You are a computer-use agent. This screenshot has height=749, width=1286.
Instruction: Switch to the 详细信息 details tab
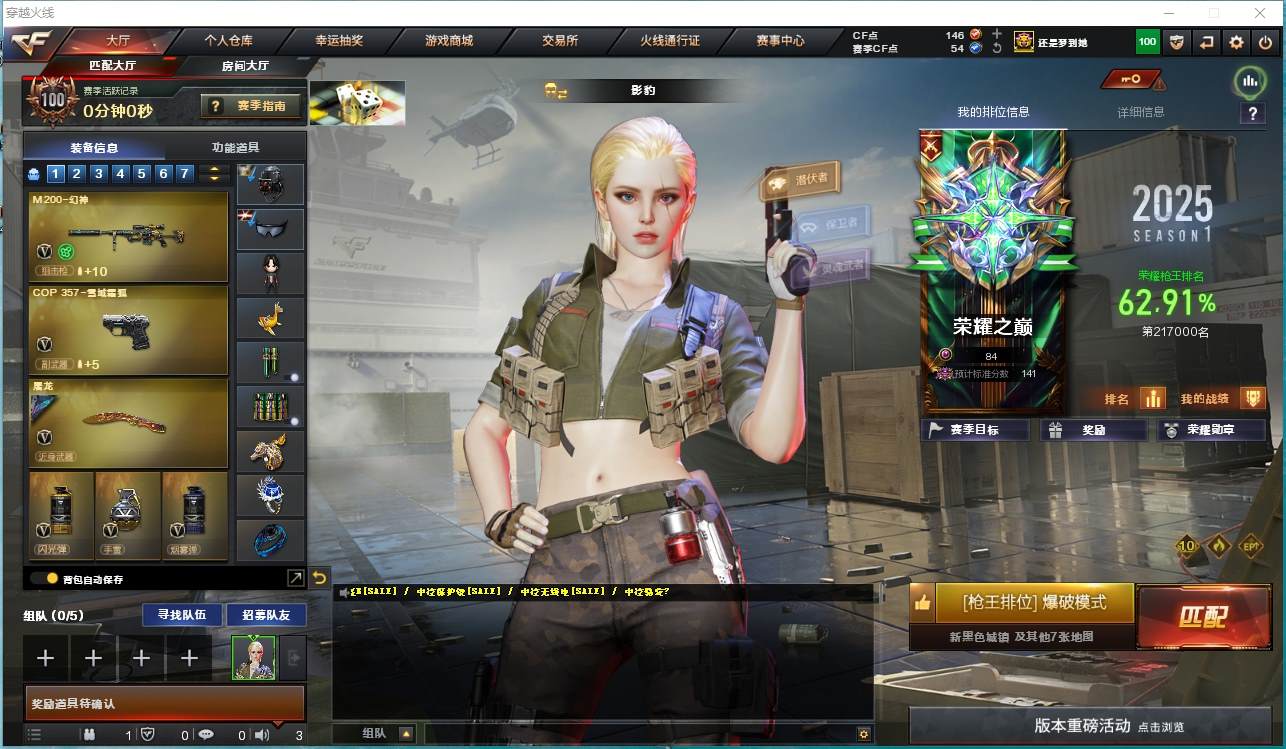click(x=1140, y=112)
